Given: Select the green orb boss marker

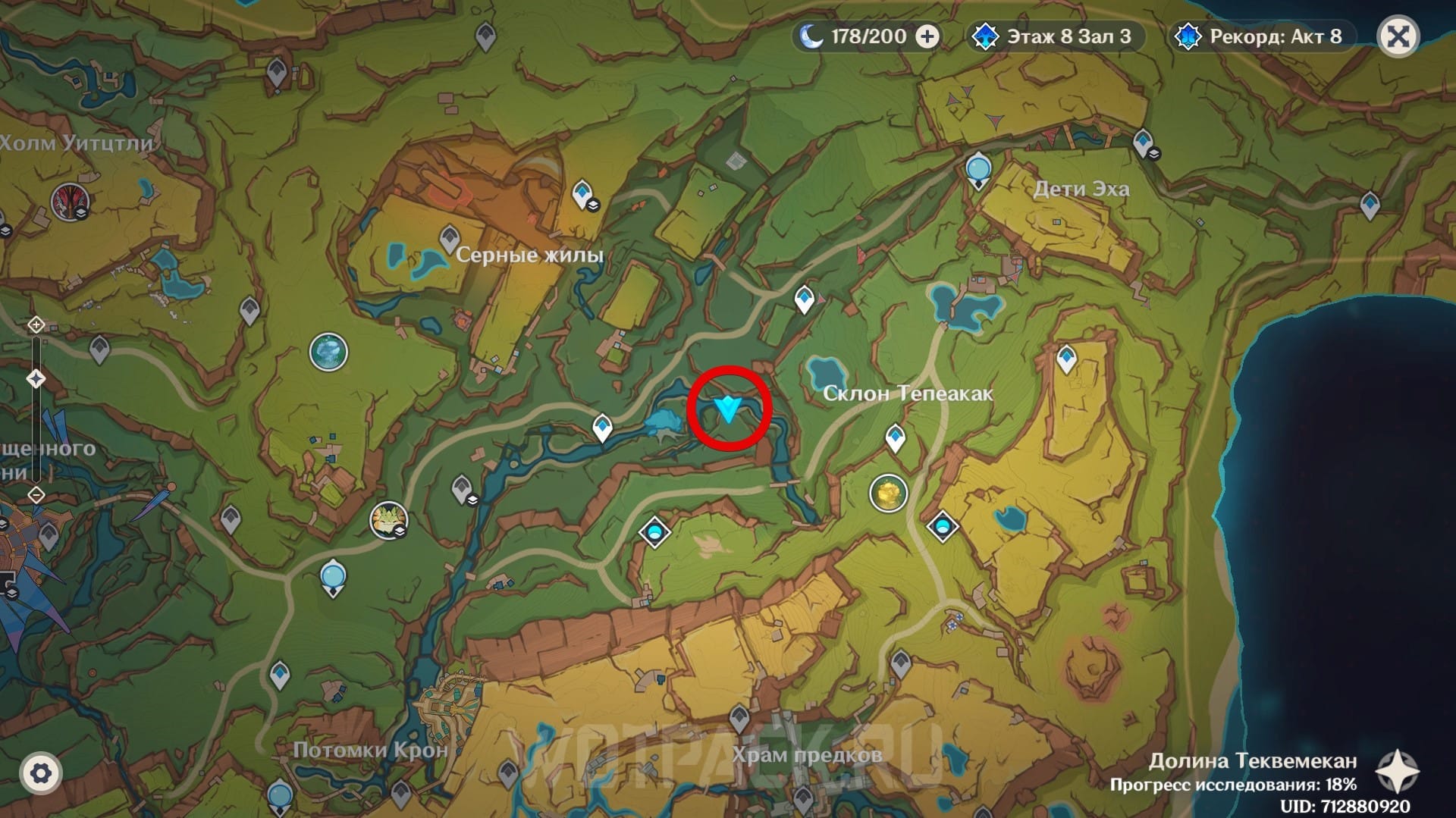Looking at the screenshot, I should [328, 353].
